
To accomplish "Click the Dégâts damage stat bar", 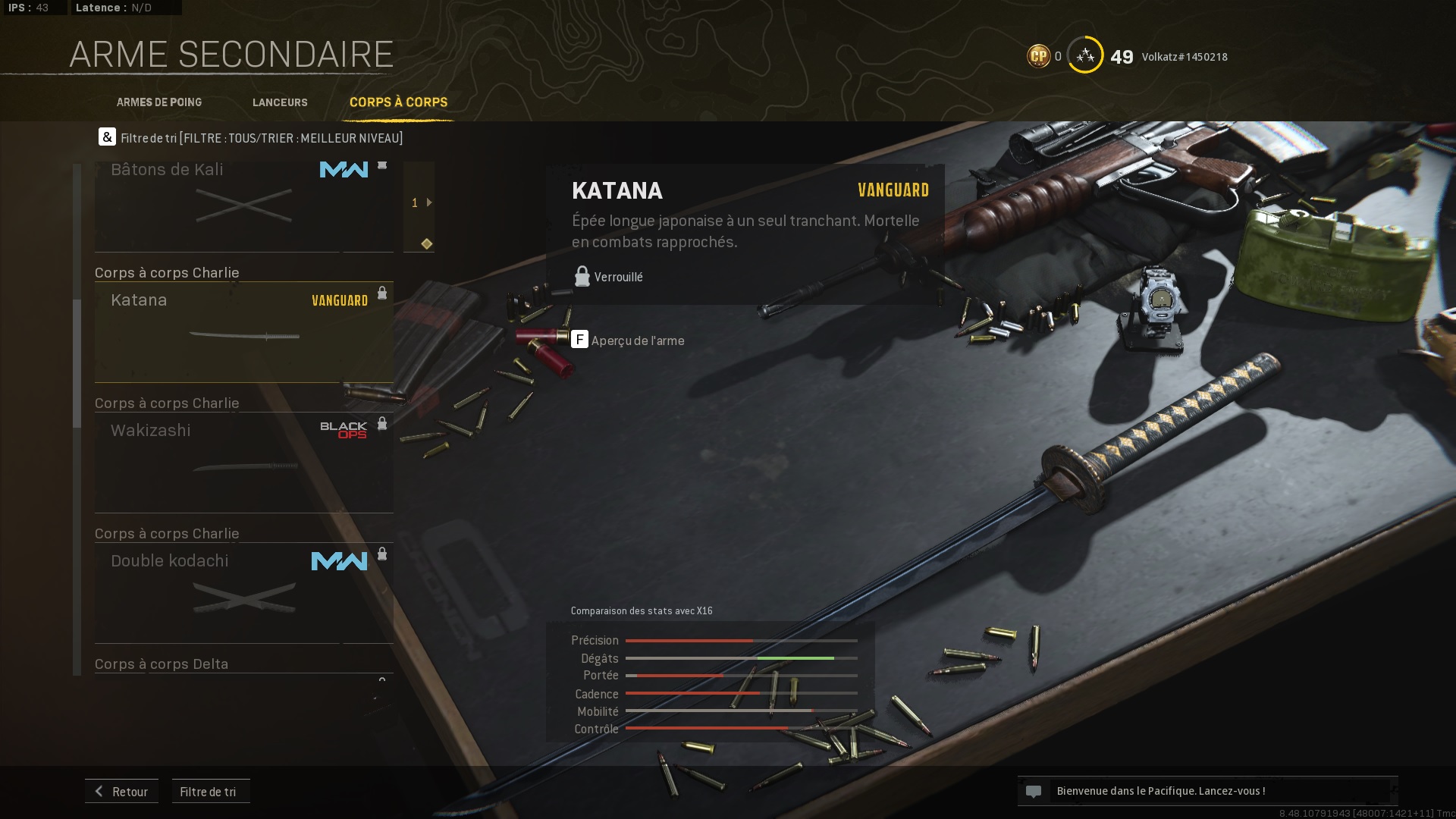I will click(x=732, y=658).
